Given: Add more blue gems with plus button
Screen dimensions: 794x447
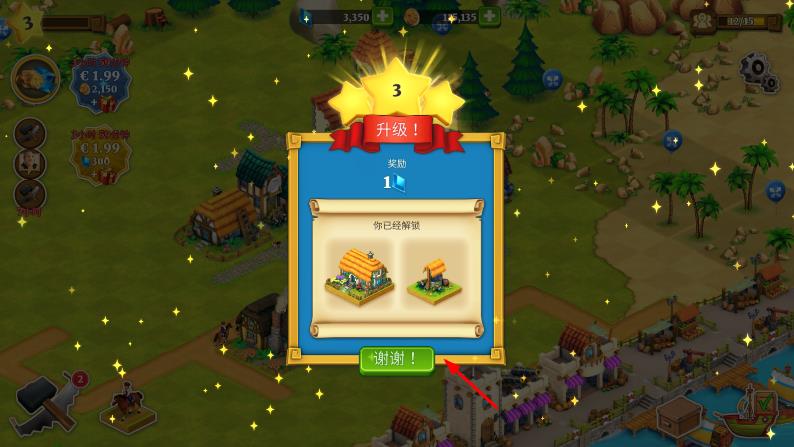Looking at the screenshot, I should coord(382,16).
